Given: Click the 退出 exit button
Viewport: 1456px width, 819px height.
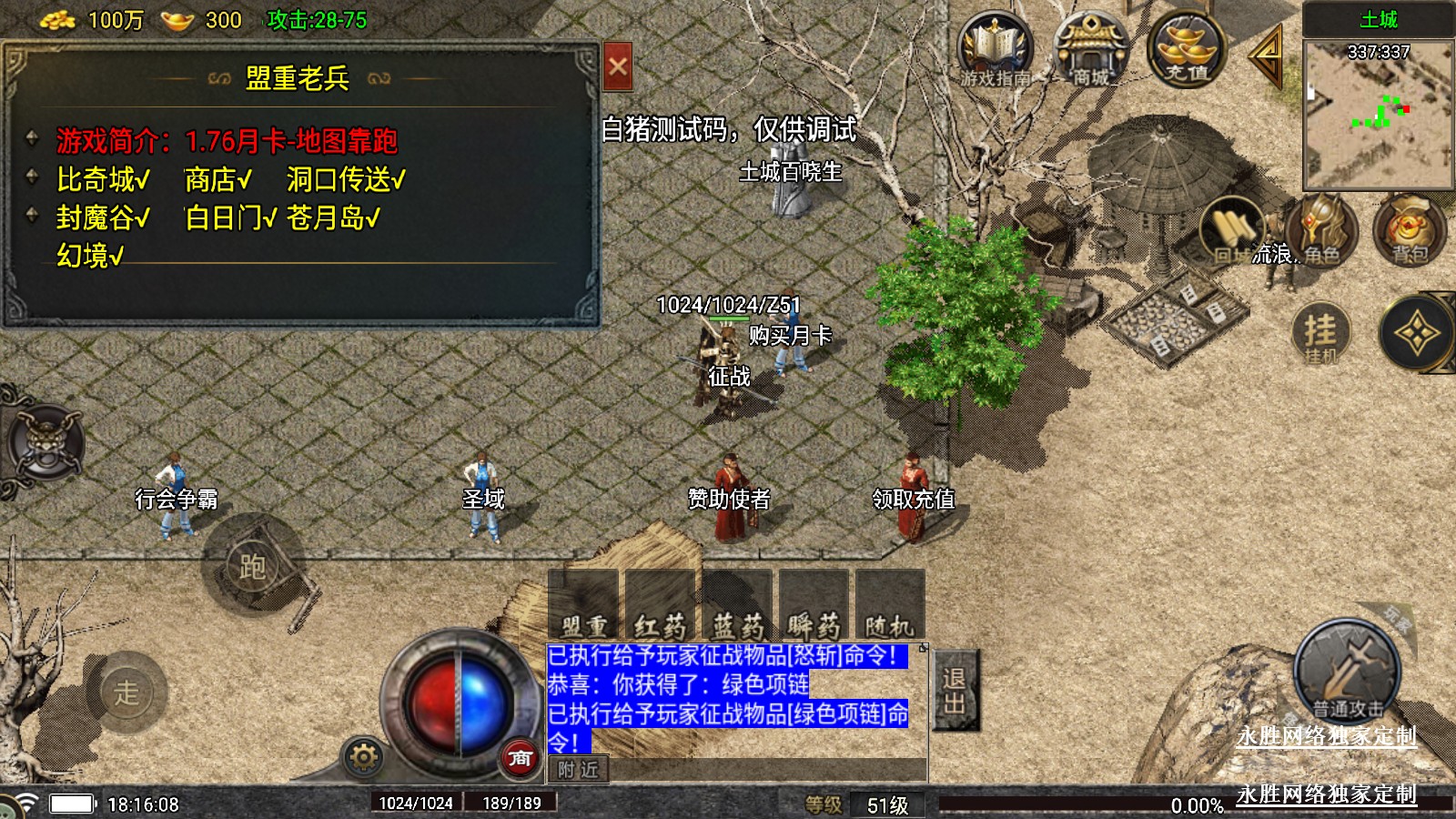Looking at the screenshot, I should 955,690.
